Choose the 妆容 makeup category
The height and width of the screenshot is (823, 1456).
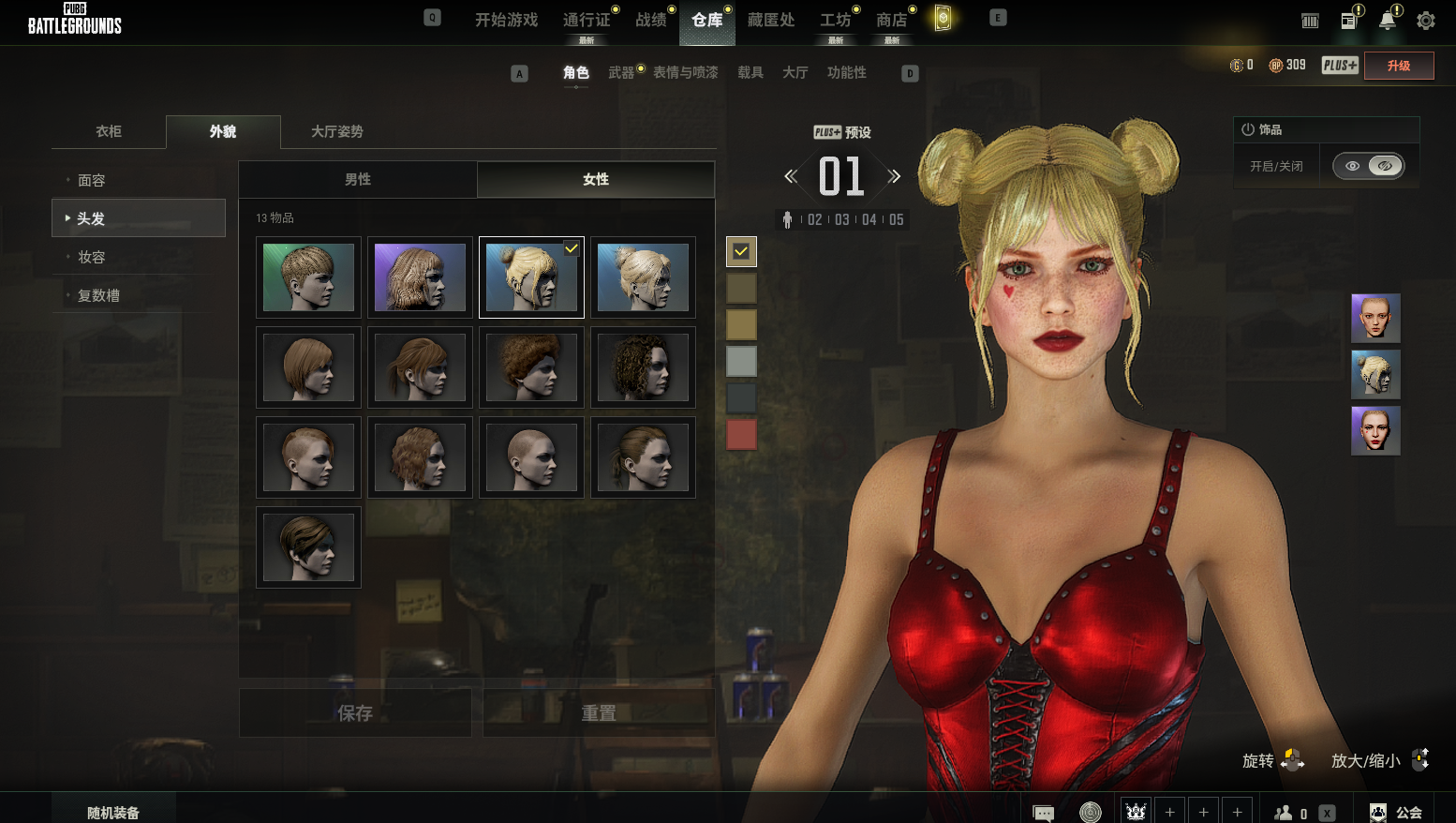(x=92, y=257)
